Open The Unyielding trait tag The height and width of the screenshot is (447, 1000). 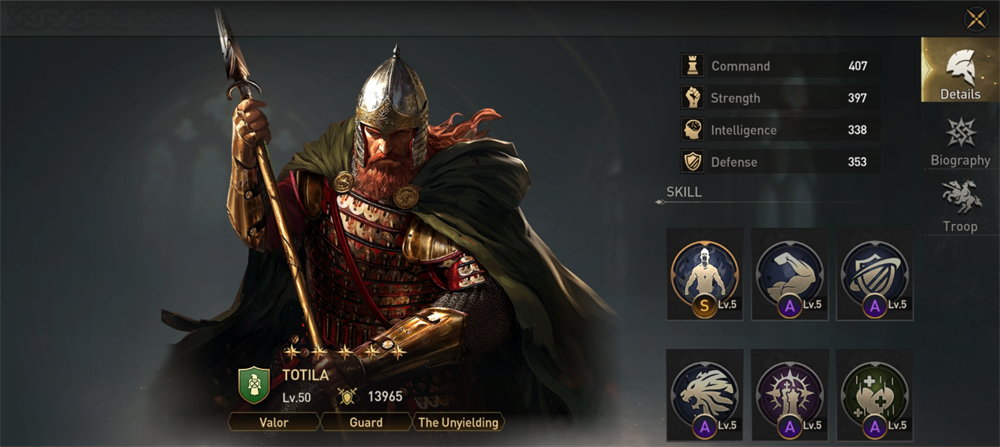click(x=458, y=422)
